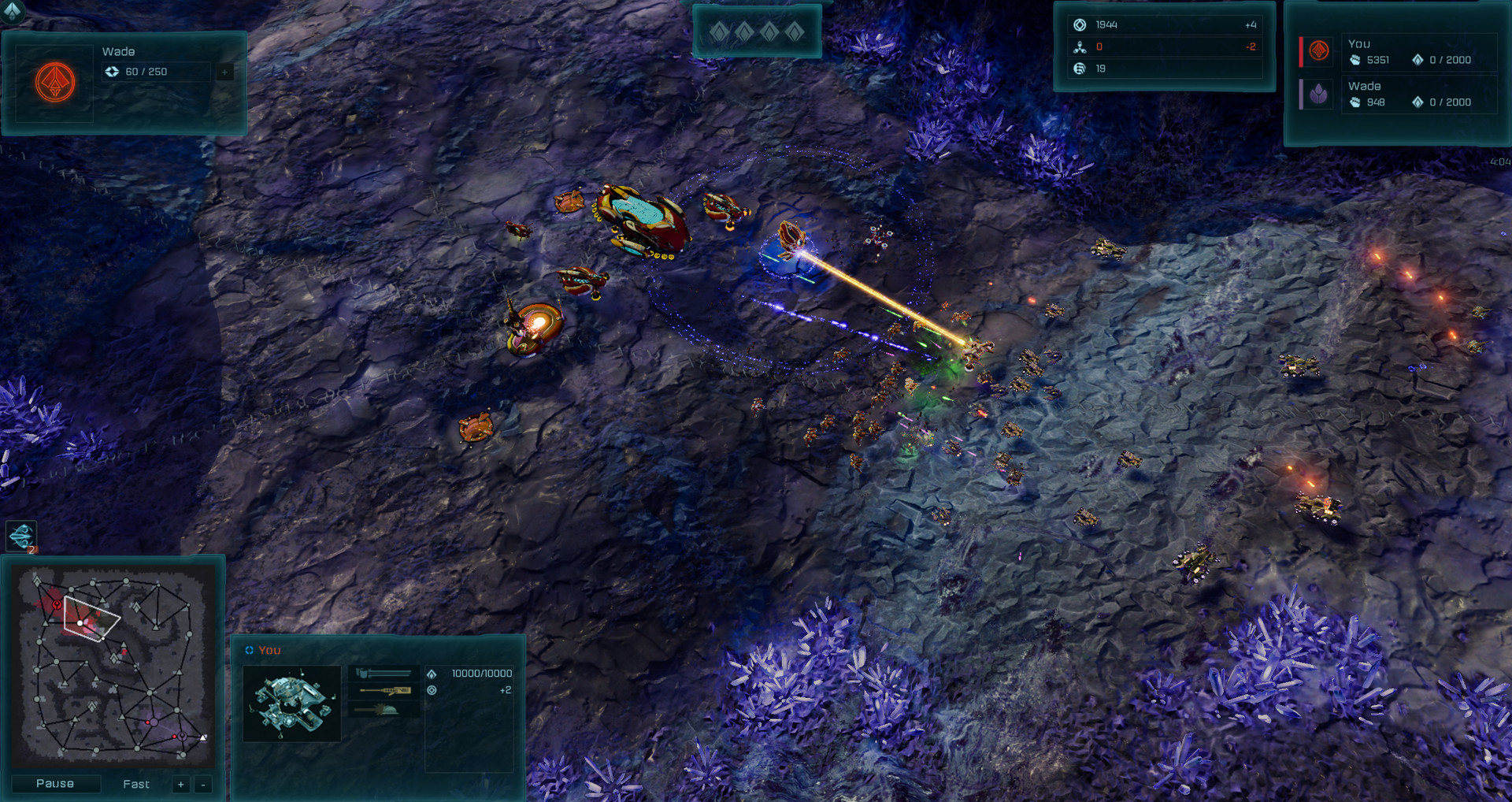The width and height of the screenshot is (1512, 802).
Task: Click the metal resource icon showing 1944
Action: pos(1080,24)
